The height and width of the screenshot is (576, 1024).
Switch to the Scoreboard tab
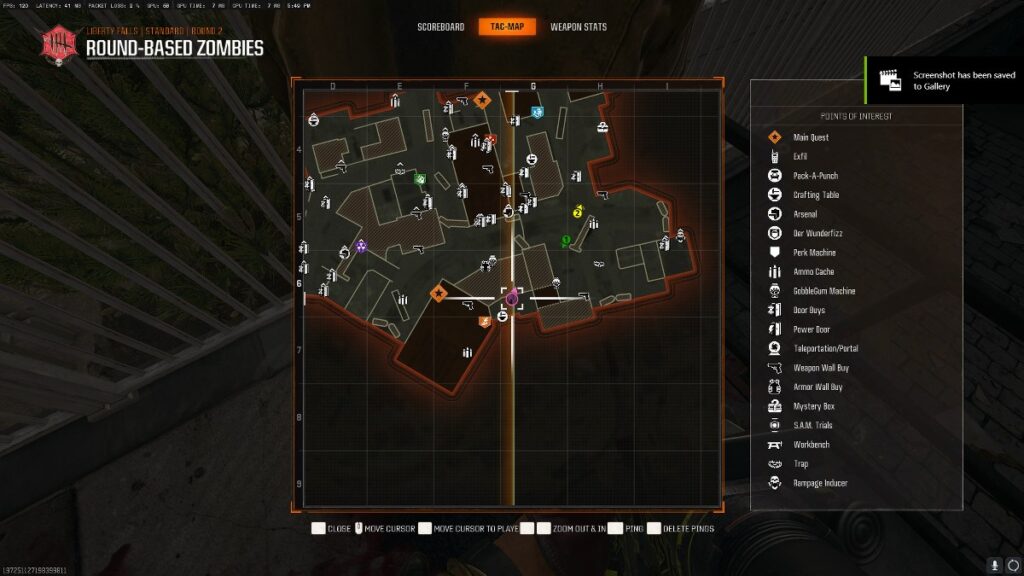[x=440, y=27]
